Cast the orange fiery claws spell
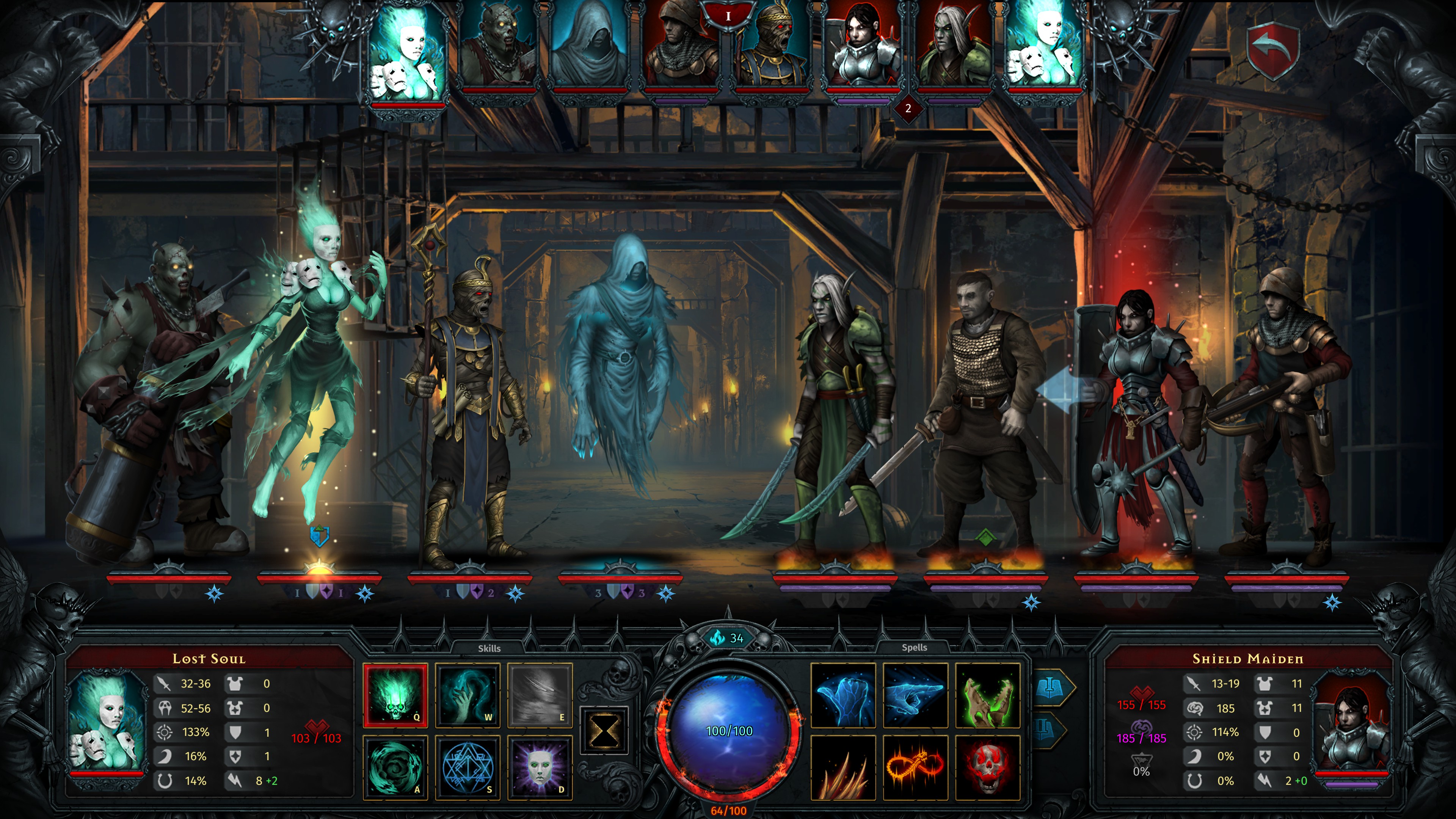 pos(843,767)
